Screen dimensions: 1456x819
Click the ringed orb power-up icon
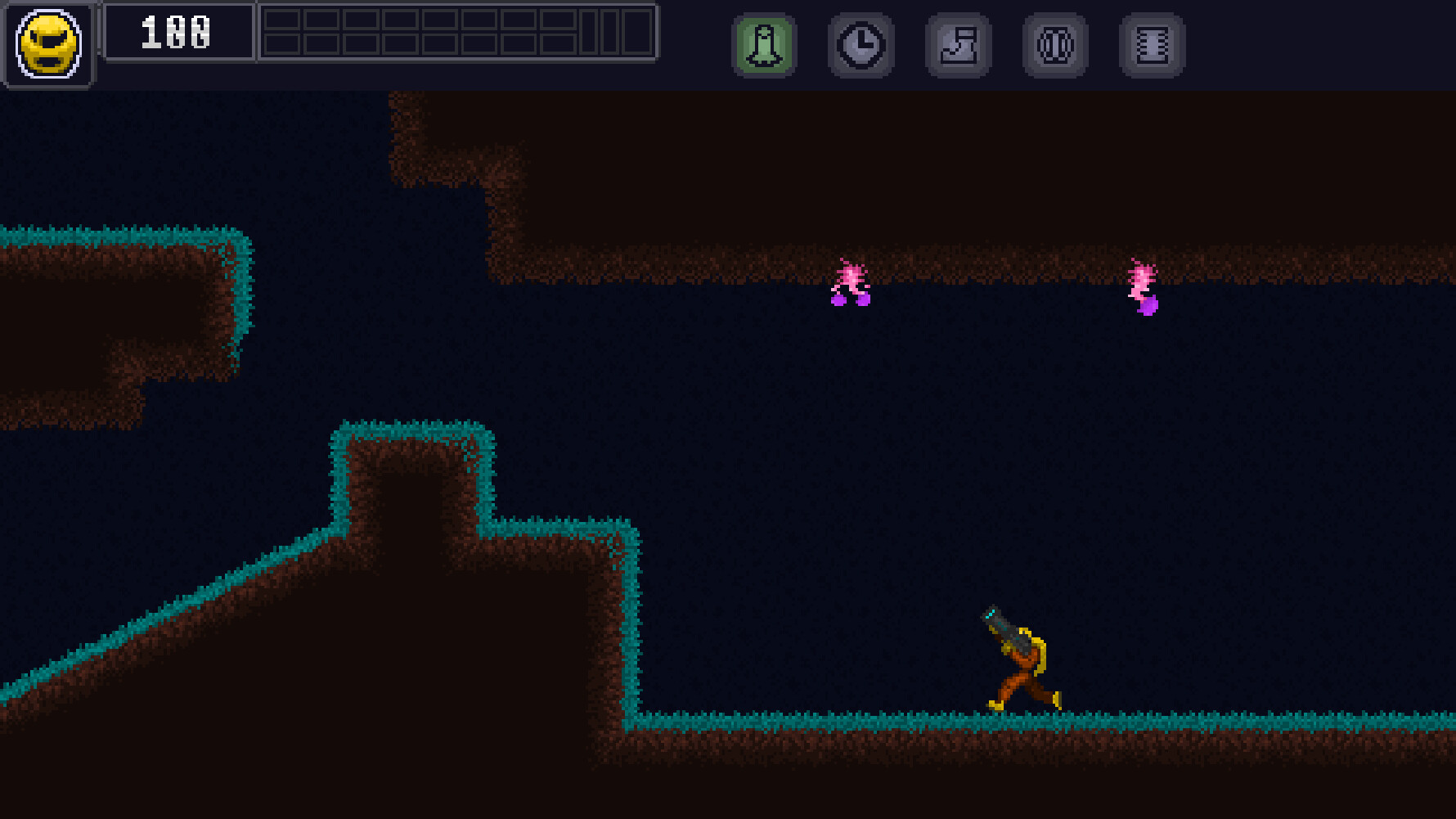point(1054,45)
